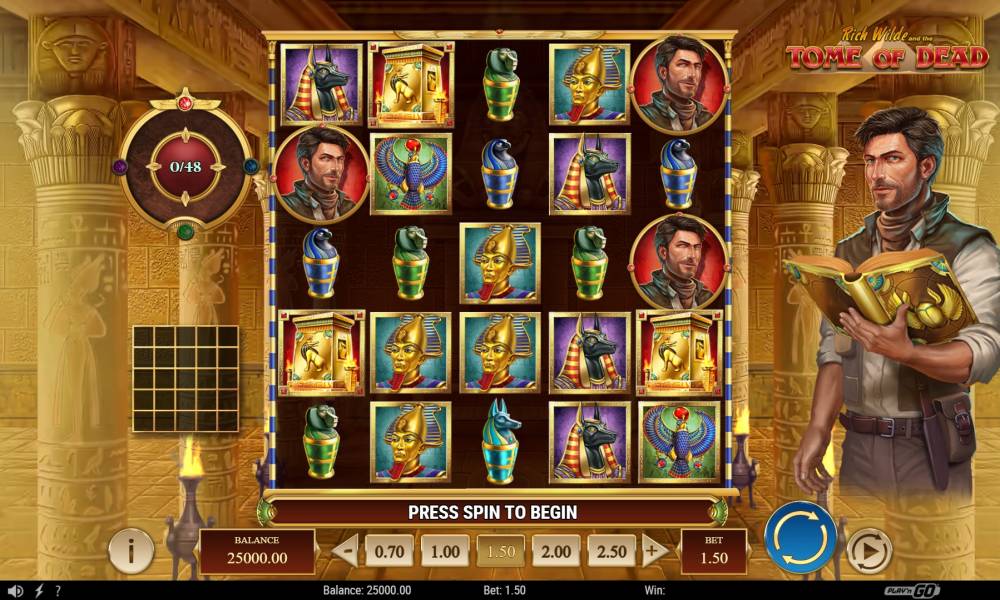The height and width of the screenshot is (600, 1000).
Task: Start autoplay with the round play button
Action: pos(869,550)
